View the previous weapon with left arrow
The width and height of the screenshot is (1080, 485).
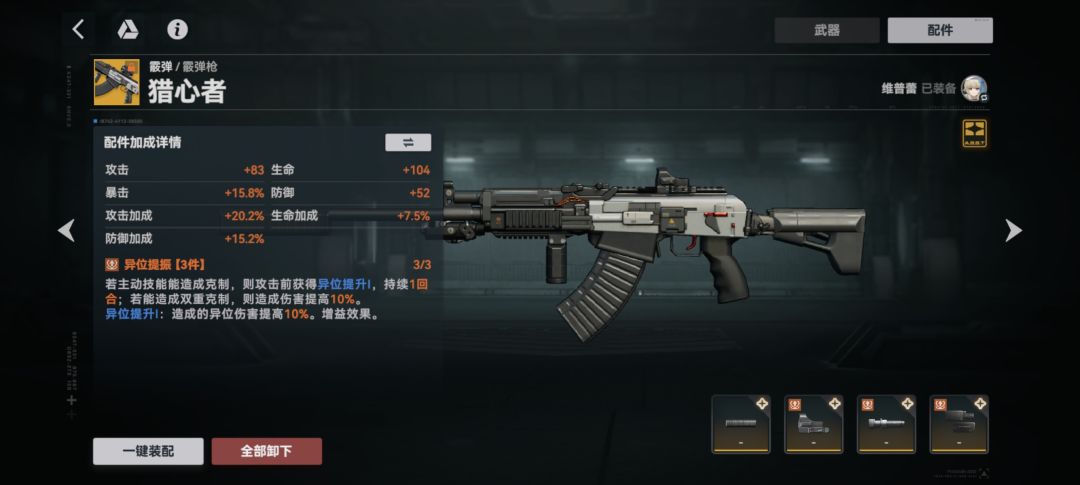(67, 231)
